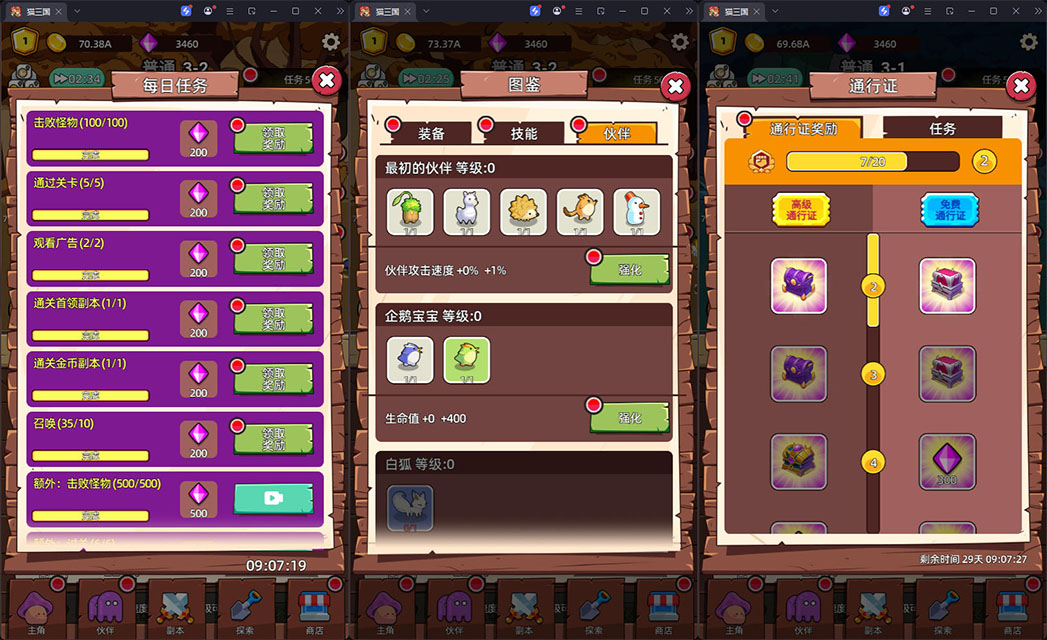The height and width of the screenshot is (640, 1047).
Task: Claim the 通过关卡 (5/5) reward
Action: pyautogui.click(x=273, y=198)
